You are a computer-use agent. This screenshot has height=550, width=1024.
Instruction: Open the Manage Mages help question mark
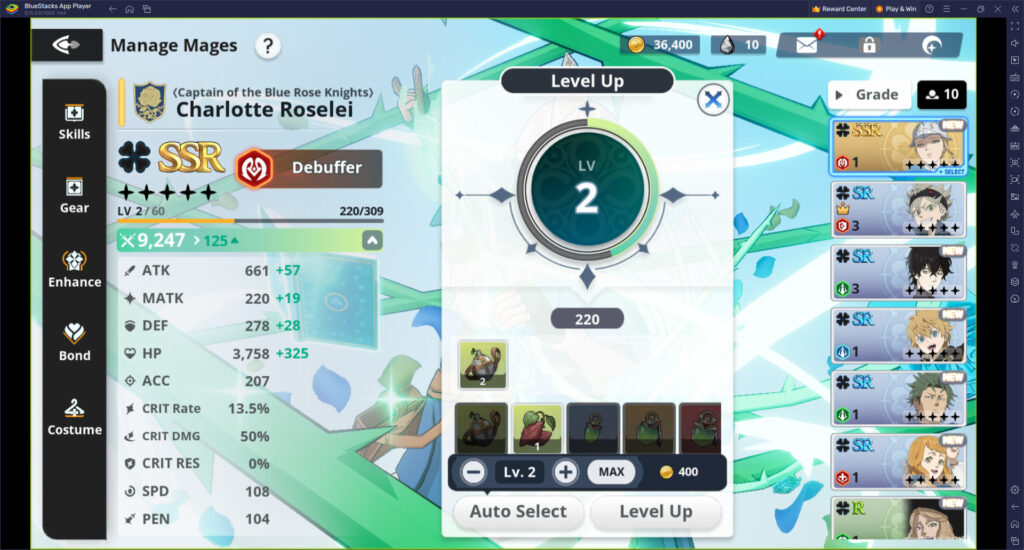point(267,45)
